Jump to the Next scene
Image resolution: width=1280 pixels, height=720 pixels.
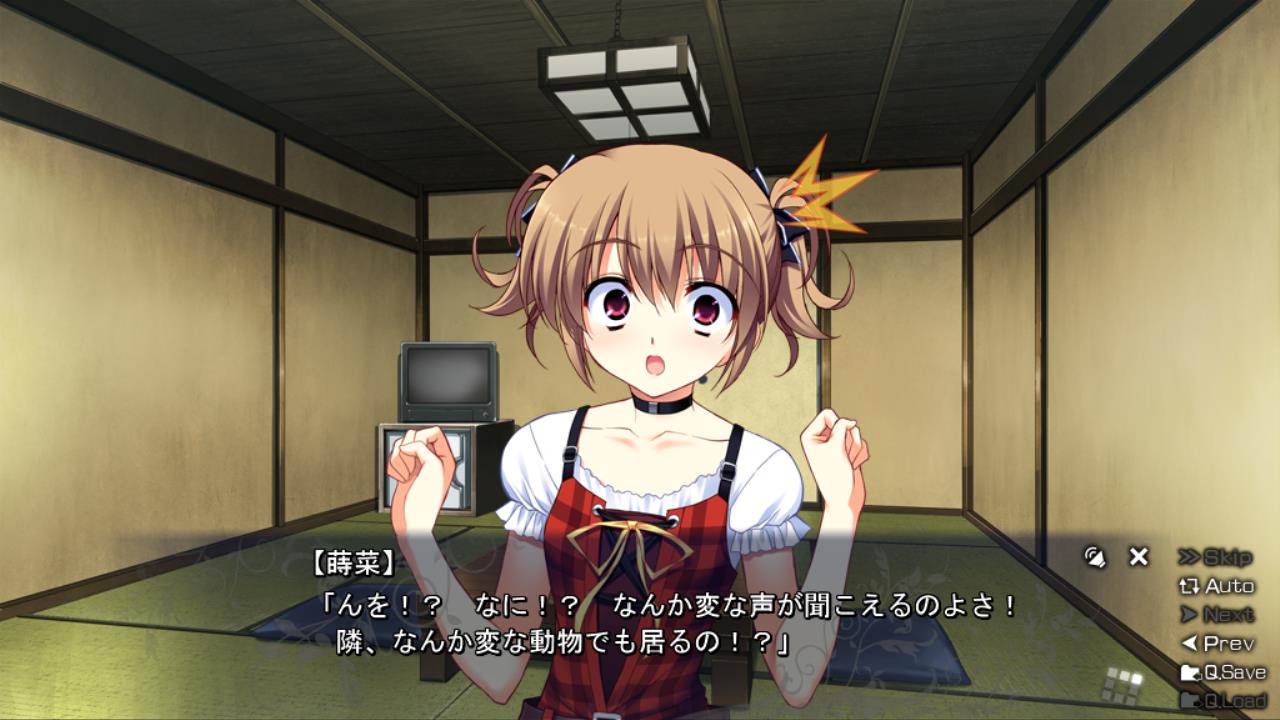[x=1217, y=615]
